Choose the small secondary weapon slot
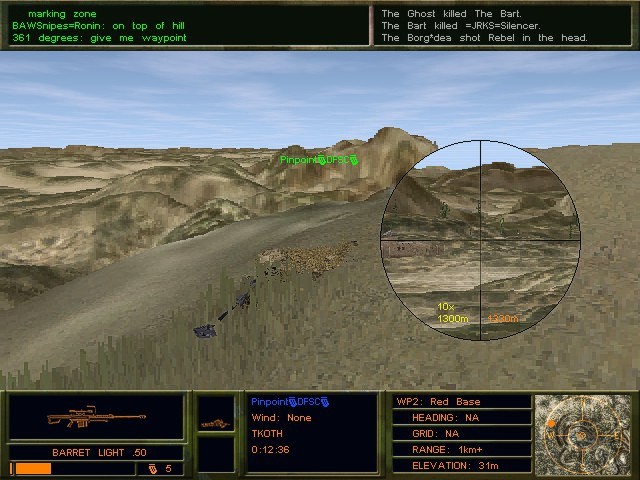The height and width of the screenshot is (480, 640). [215, 422]
